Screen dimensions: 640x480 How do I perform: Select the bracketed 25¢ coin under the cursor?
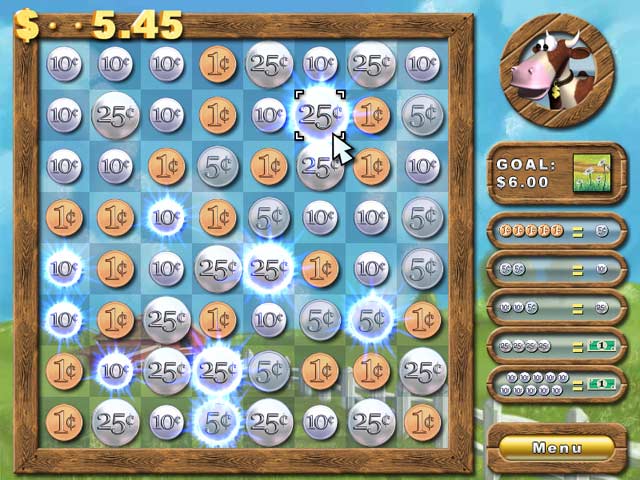click(x=319, y=116)
